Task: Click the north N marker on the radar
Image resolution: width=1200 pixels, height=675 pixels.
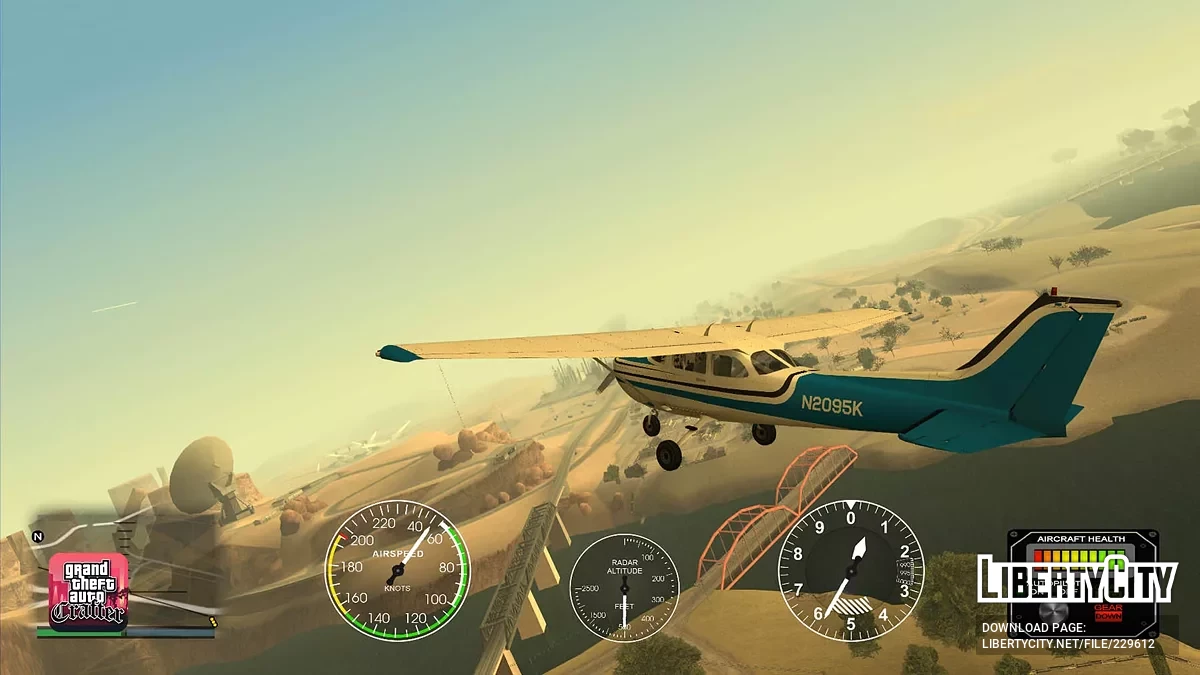Action: click(38, 537)
